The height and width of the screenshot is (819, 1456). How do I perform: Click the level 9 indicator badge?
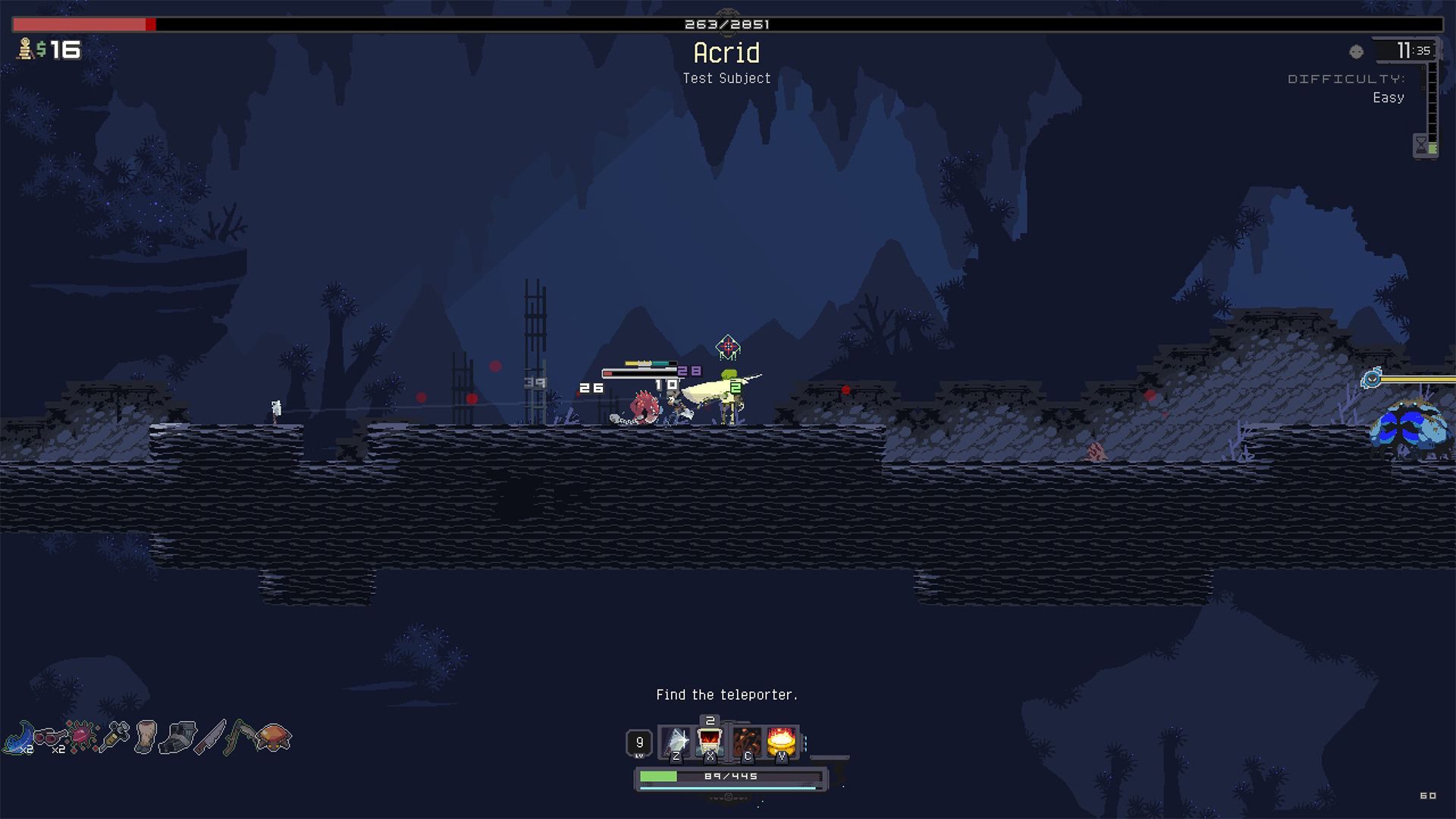click(639, 741)
